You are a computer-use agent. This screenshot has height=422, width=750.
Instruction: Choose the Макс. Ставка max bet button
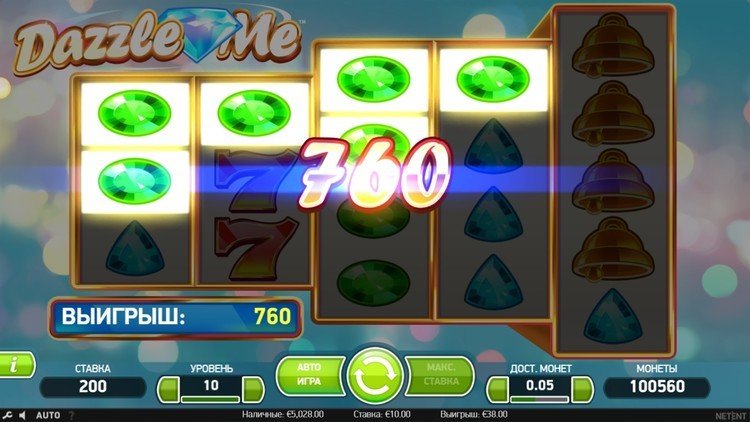pos(441,376)
